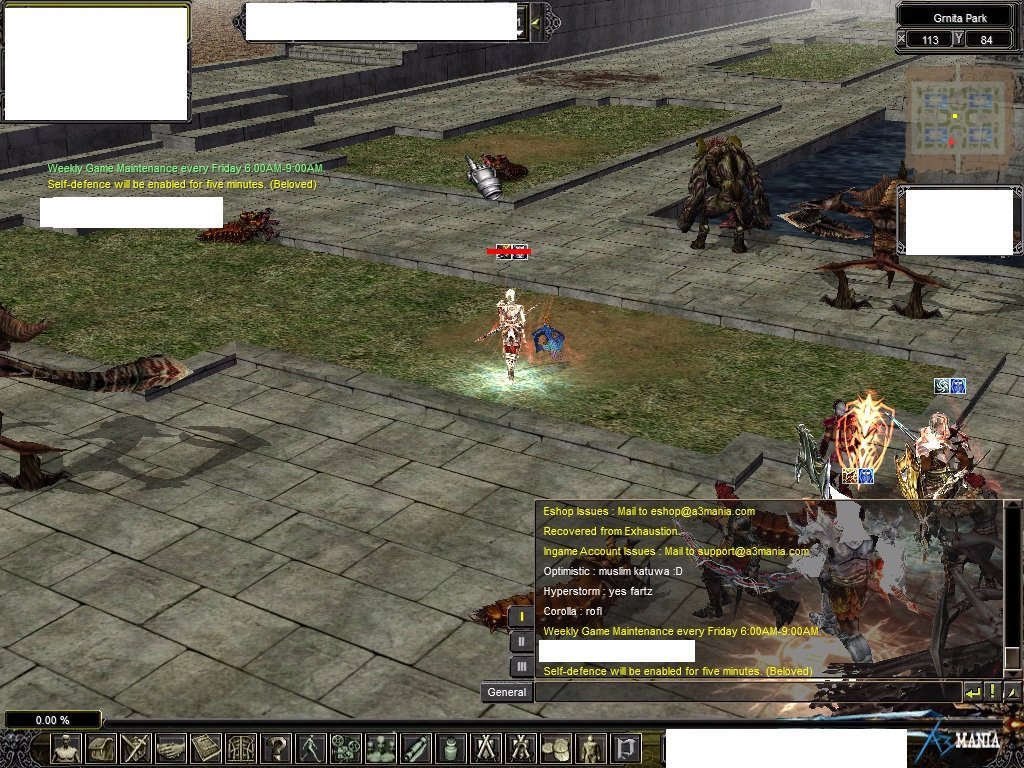Toggle the walking figure icon
Viewport: 1024px width, 768px height.
[311, 747]
